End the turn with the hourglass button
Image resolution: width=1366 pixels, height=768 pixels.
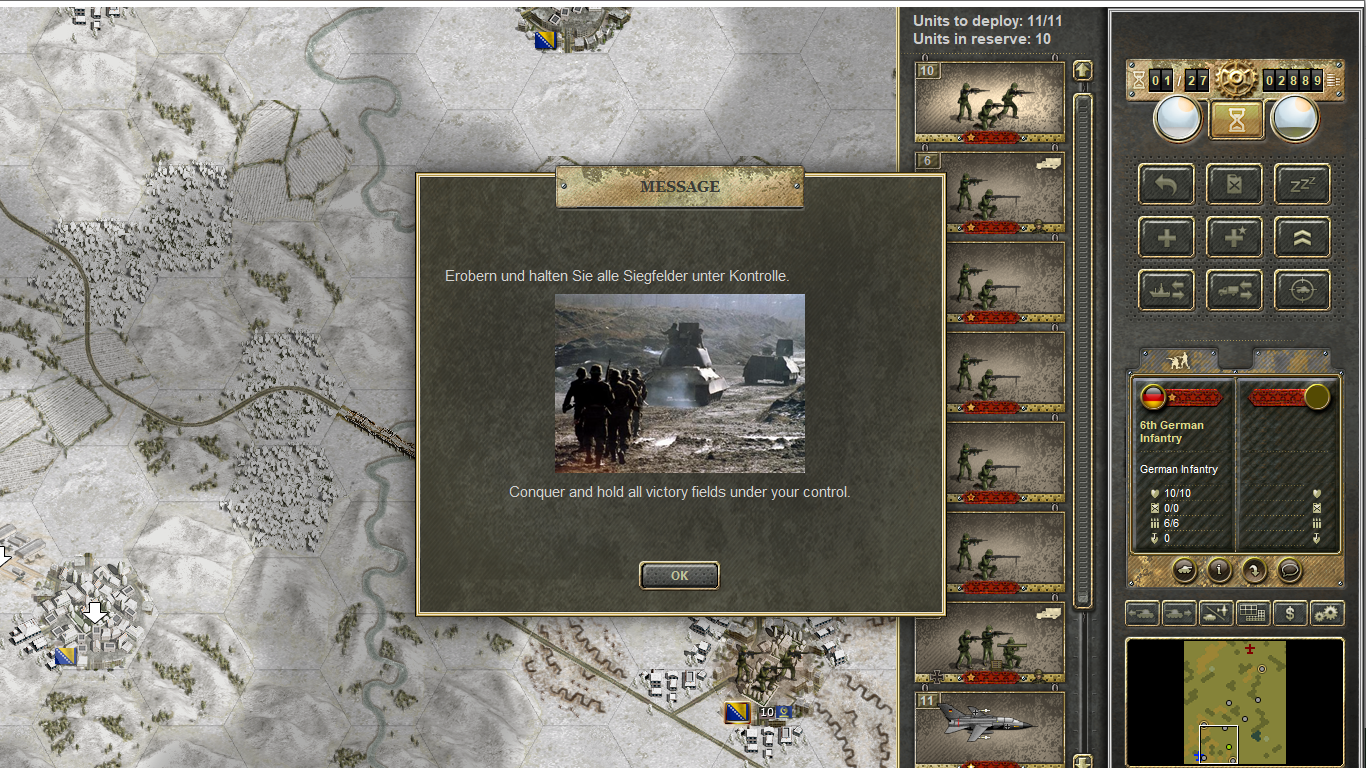click(x=1237, y=119)
